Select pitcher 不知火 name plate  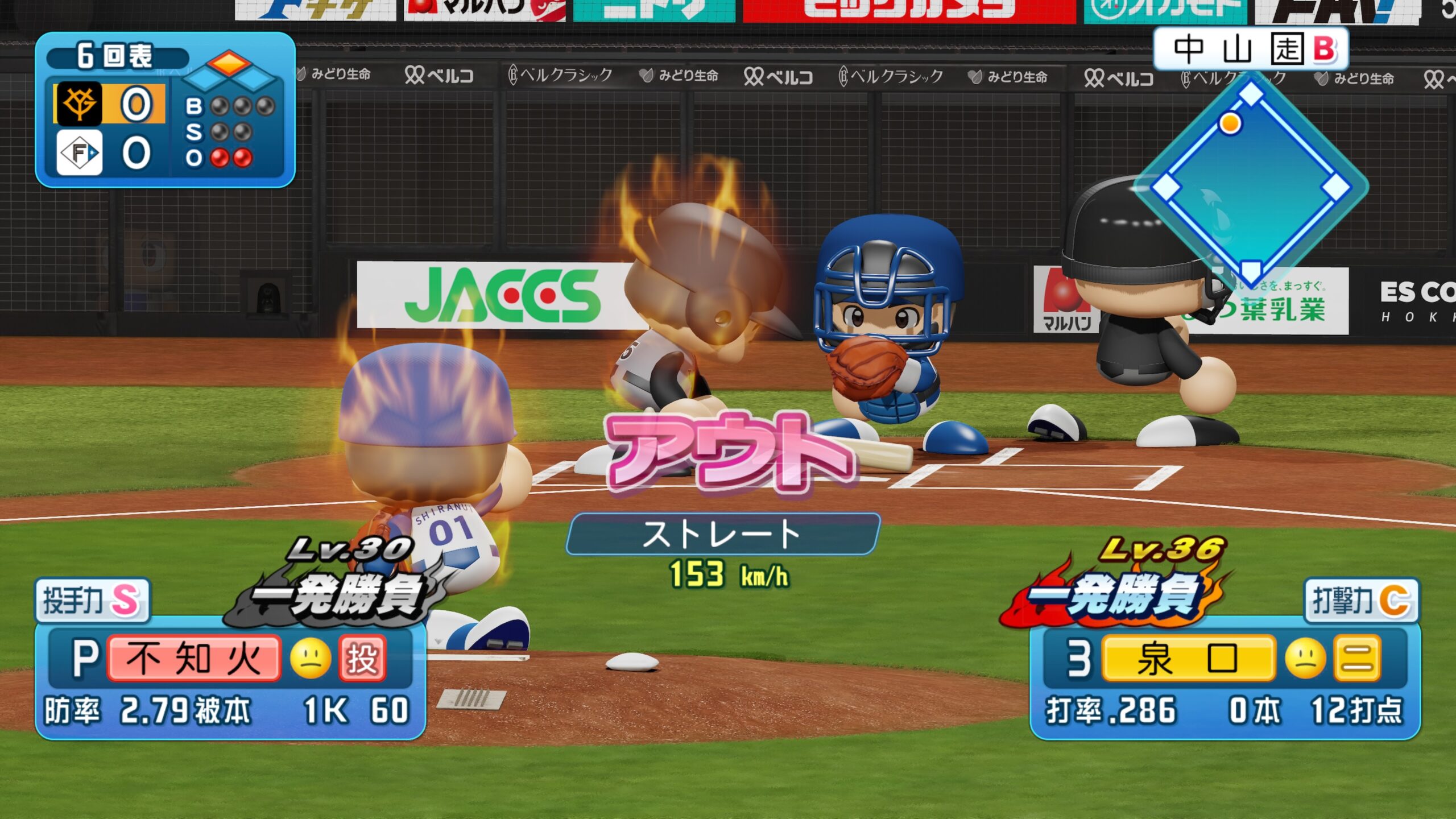193,659
